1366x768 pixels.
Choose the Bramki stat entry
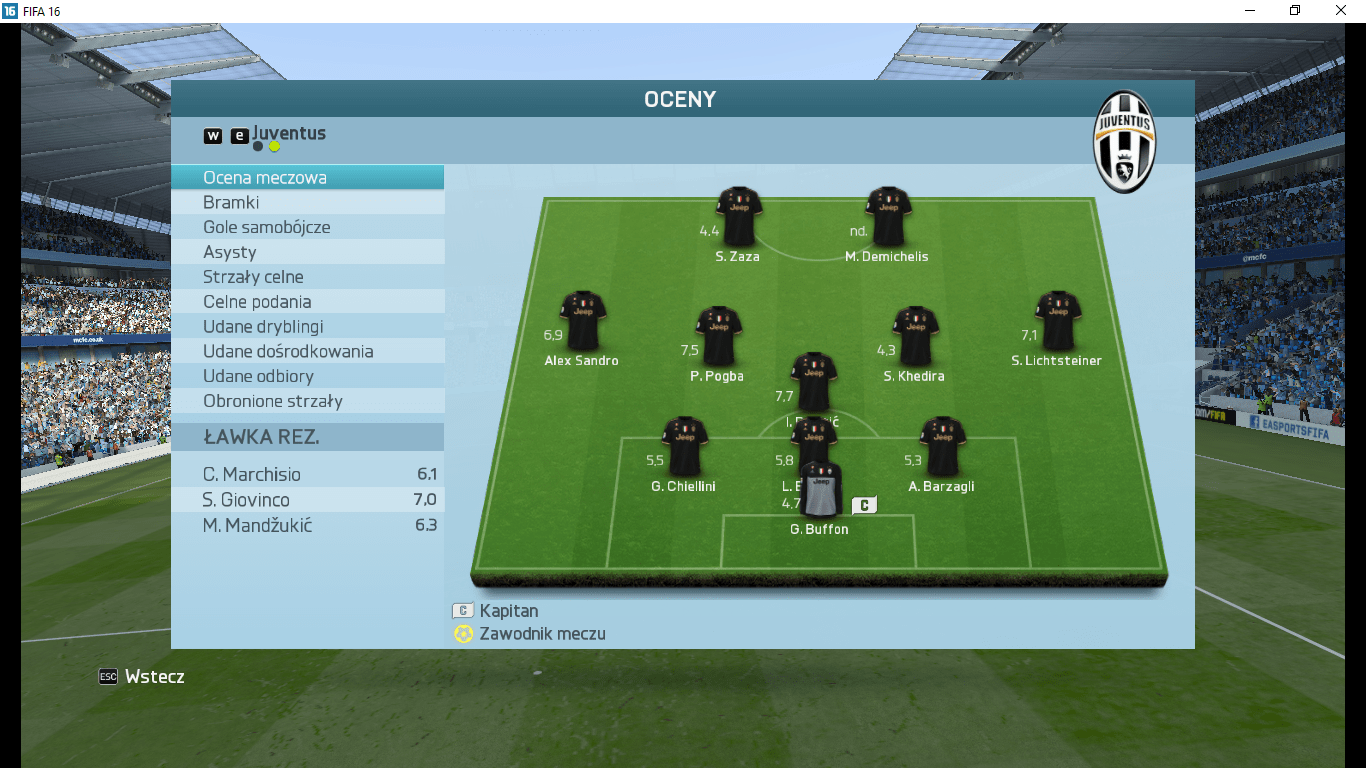307,203
